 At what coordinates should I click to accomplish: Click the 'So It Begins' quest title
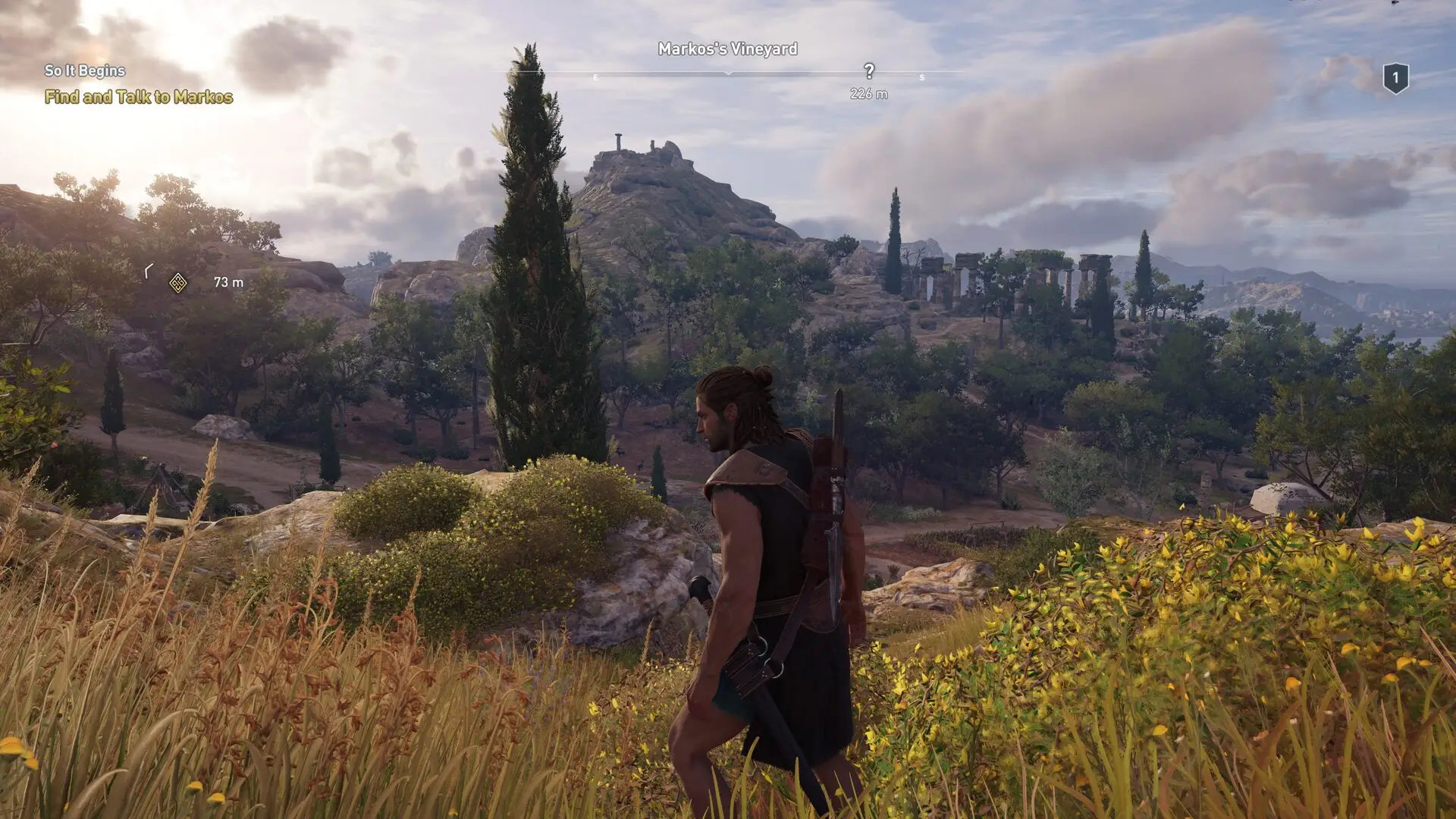point(85,71)
